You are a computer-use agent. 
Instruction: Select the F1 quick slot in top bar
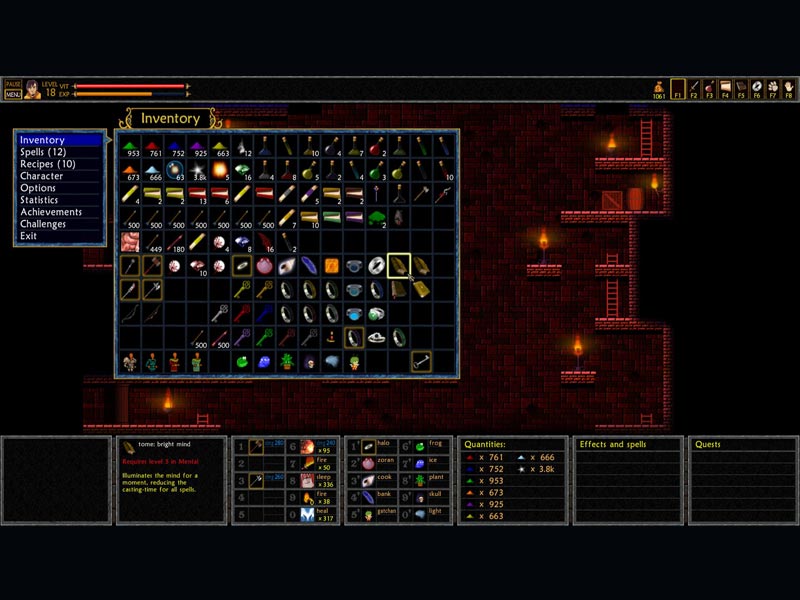678,89
